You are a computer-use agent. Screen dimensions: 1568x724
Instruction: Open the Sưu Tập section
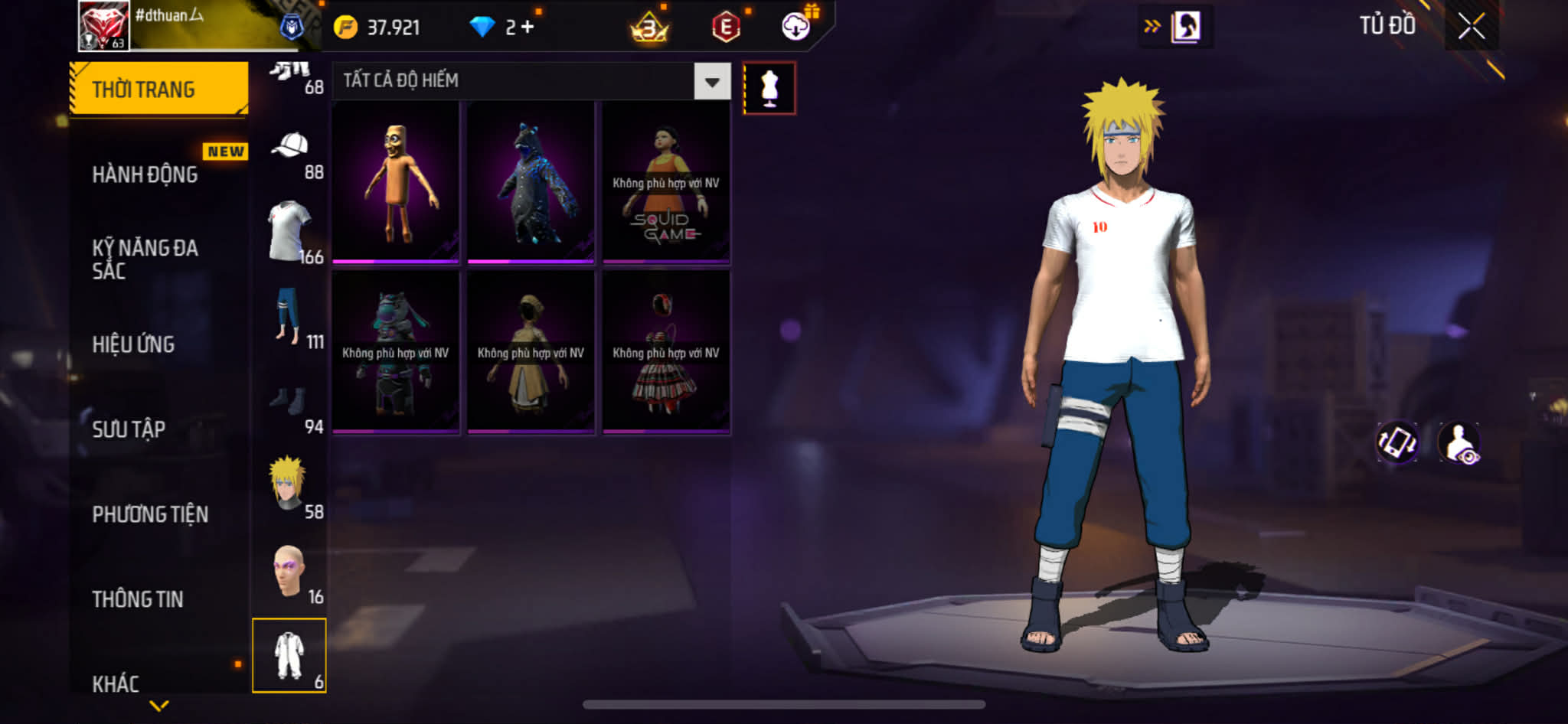129,429
